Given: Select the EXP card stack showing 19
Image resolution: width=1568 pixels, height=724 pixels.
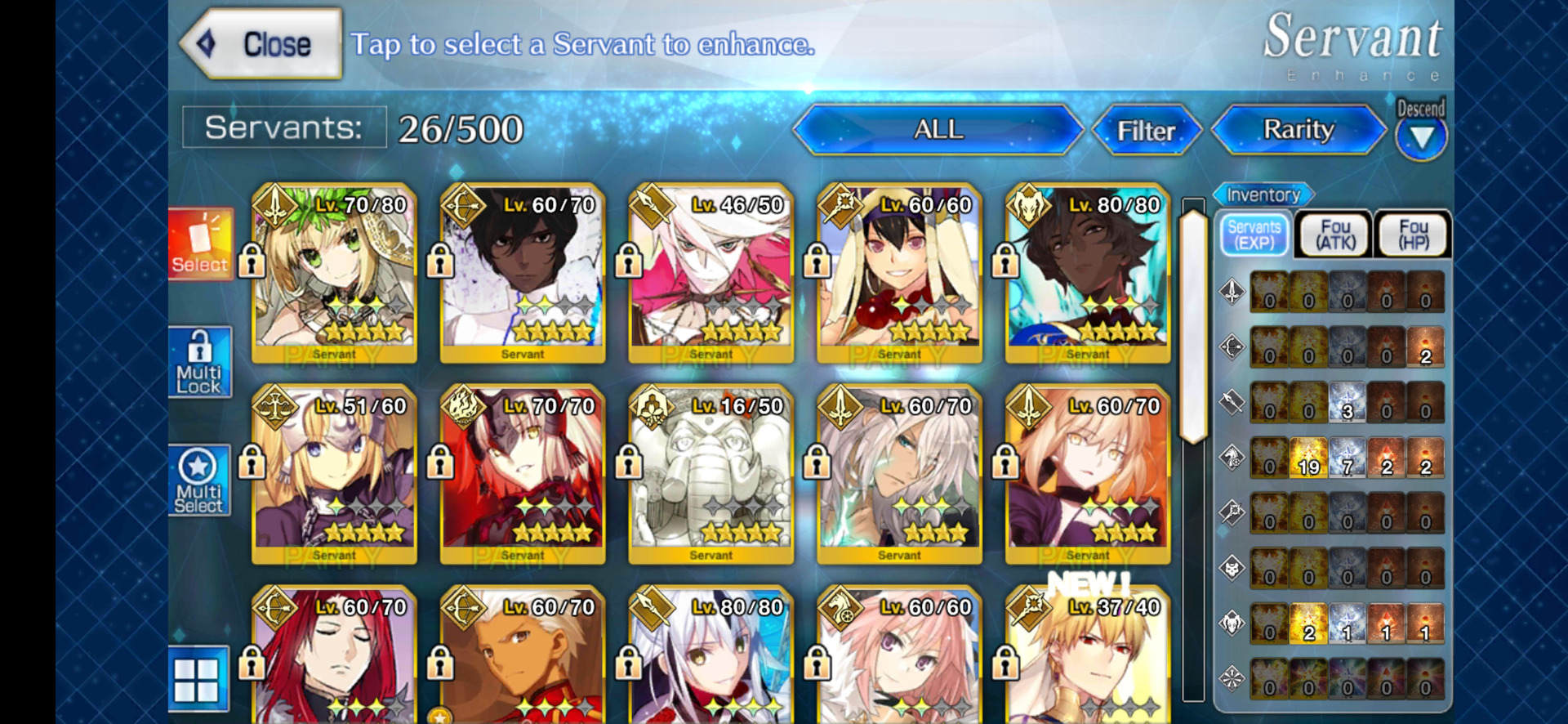Looking at the screenshot, I should [1308, 458].
